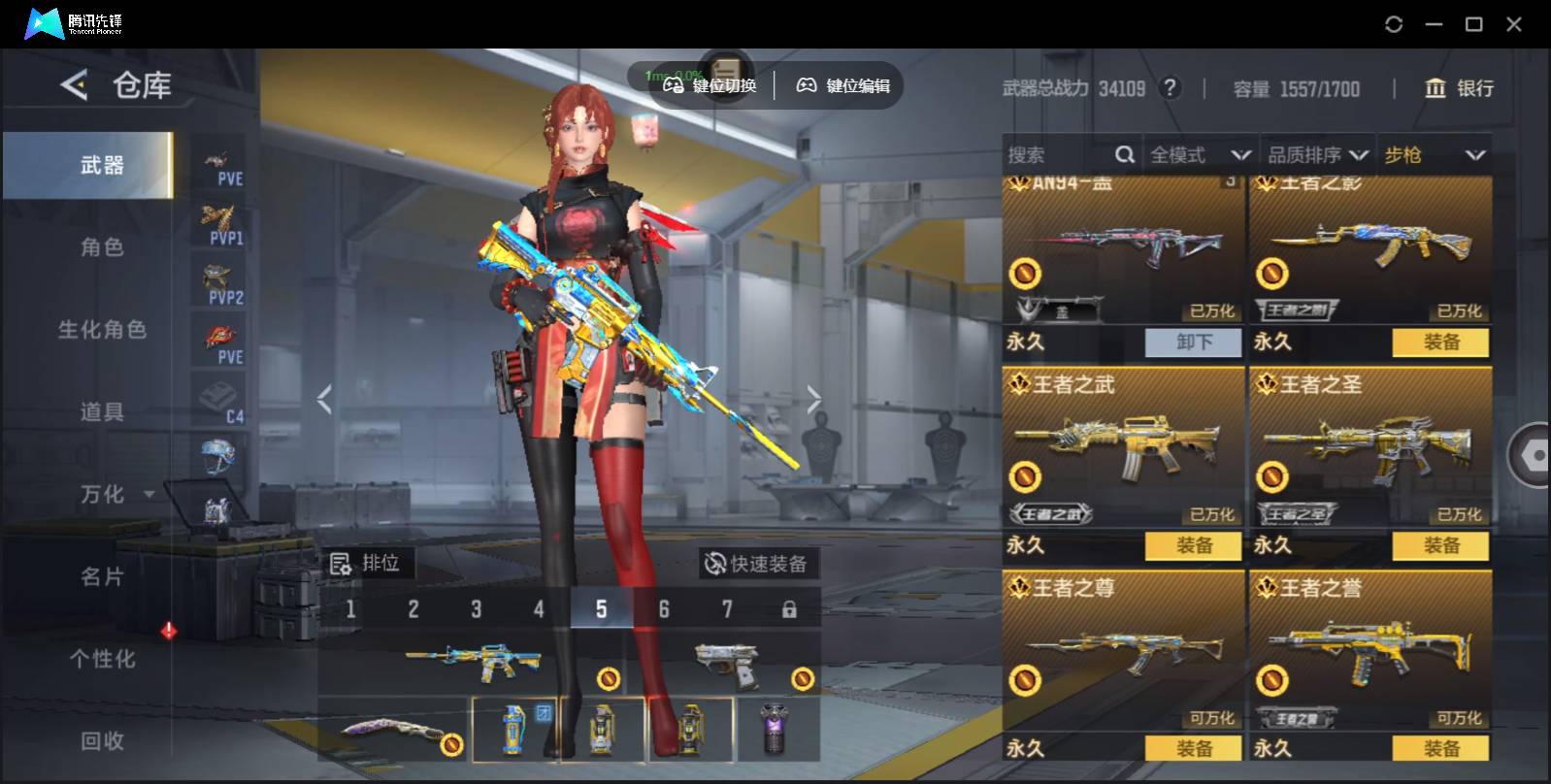
Task: Open the 银行 bank
Action: coord(1459,88)
